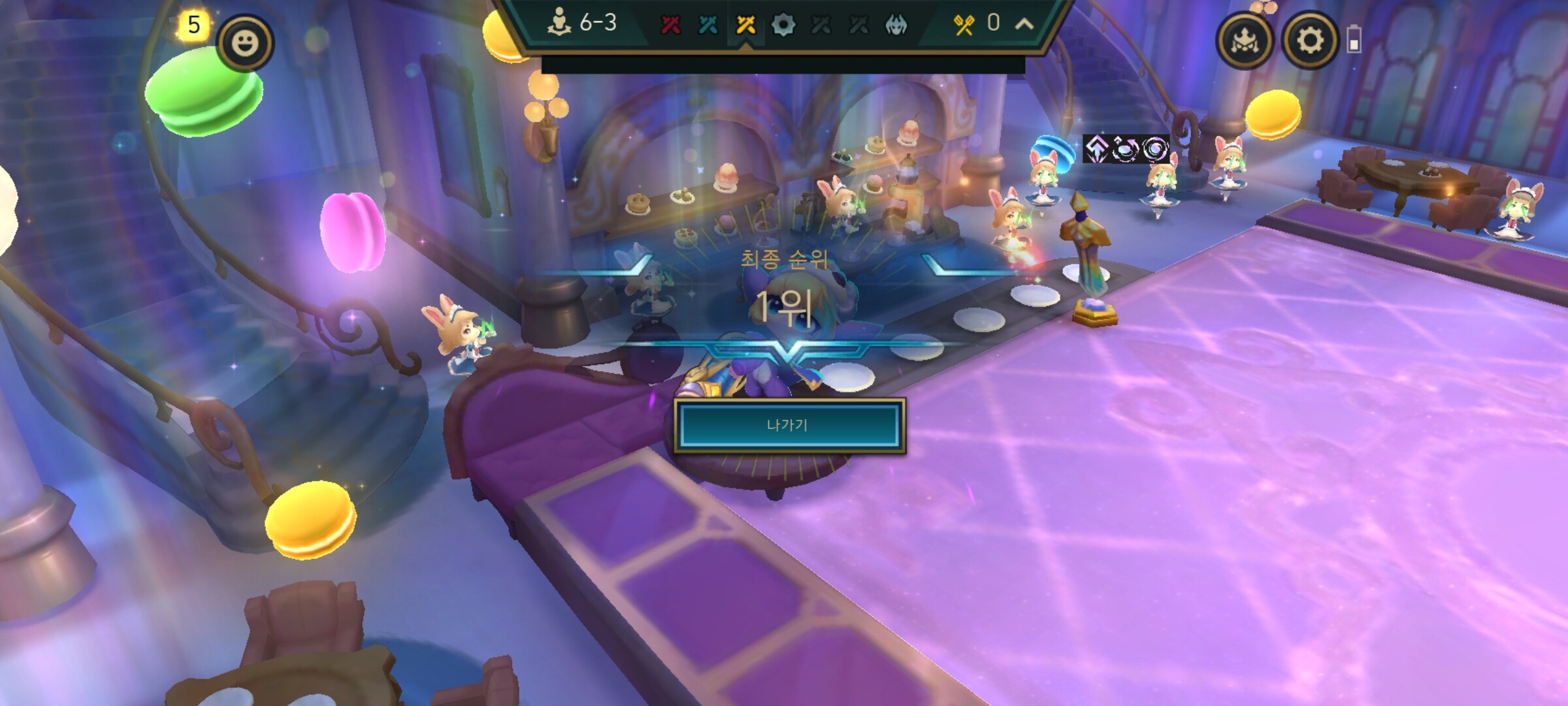The height and width of the screenshot is (706, 1568).
Task: Show the player standings crown icon
Action: click(1244, 41)
